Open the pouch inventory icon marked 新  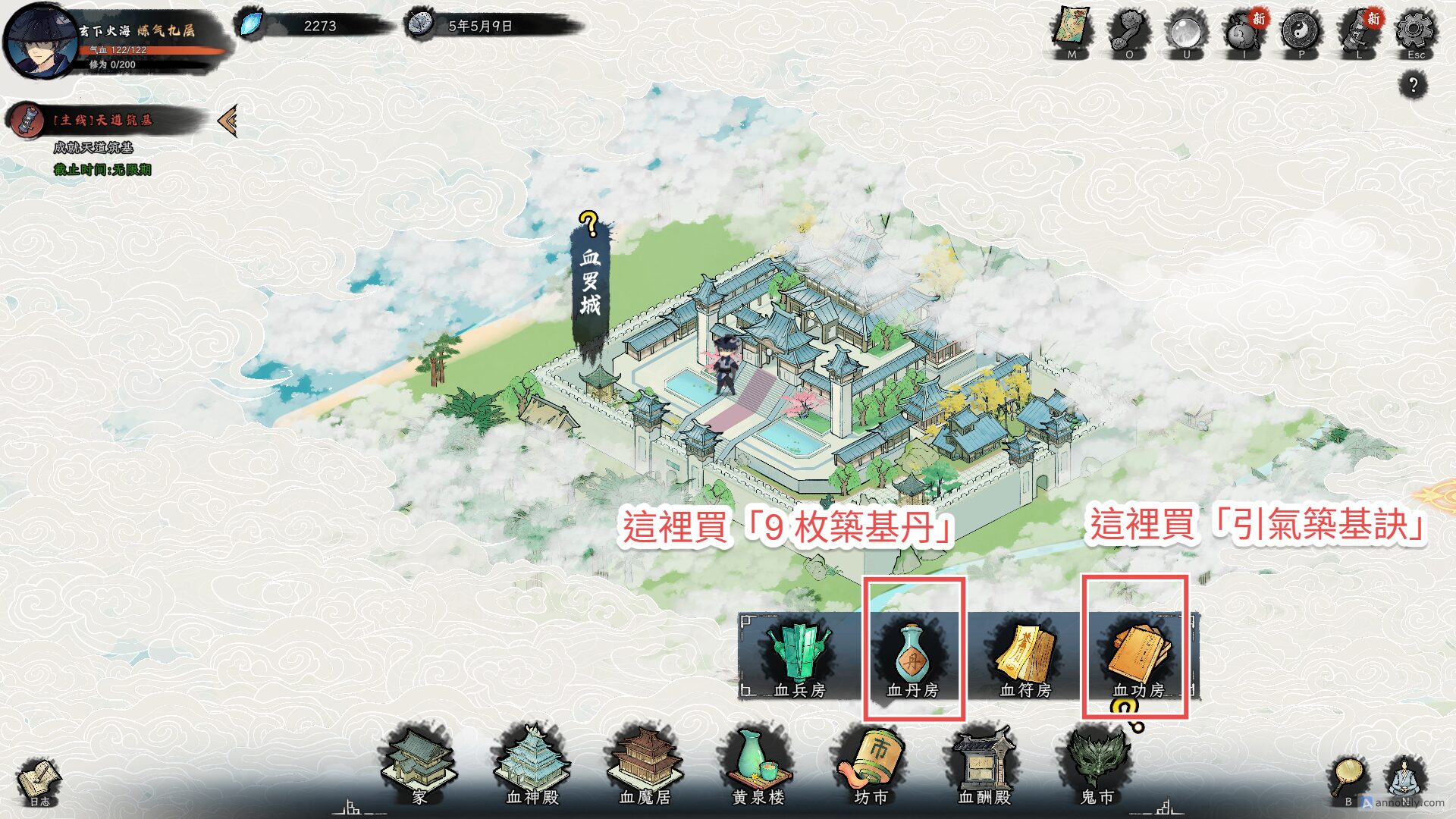click(1243, 34)
